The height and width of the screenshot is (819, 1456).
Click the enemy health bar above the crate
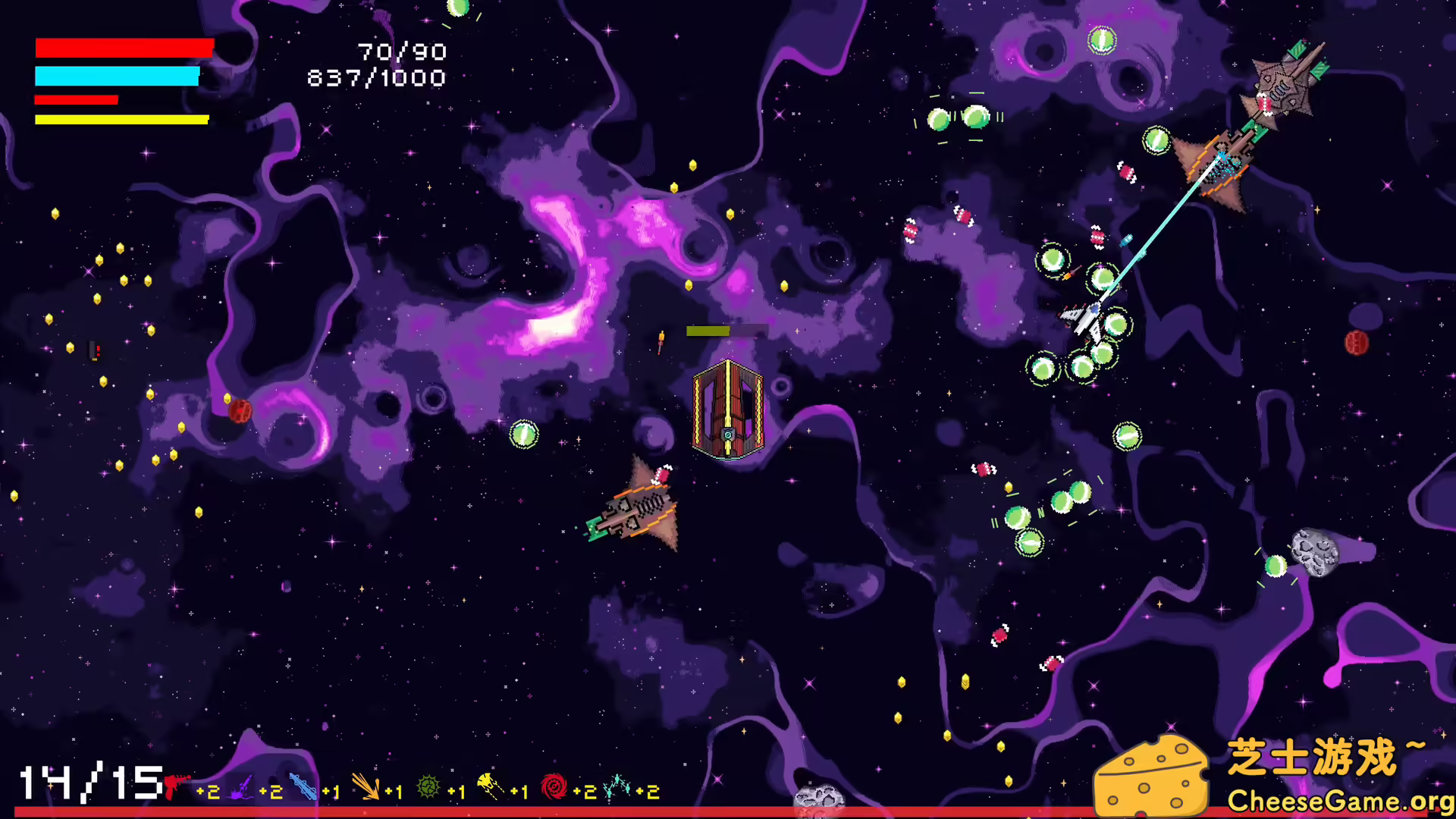724,331
